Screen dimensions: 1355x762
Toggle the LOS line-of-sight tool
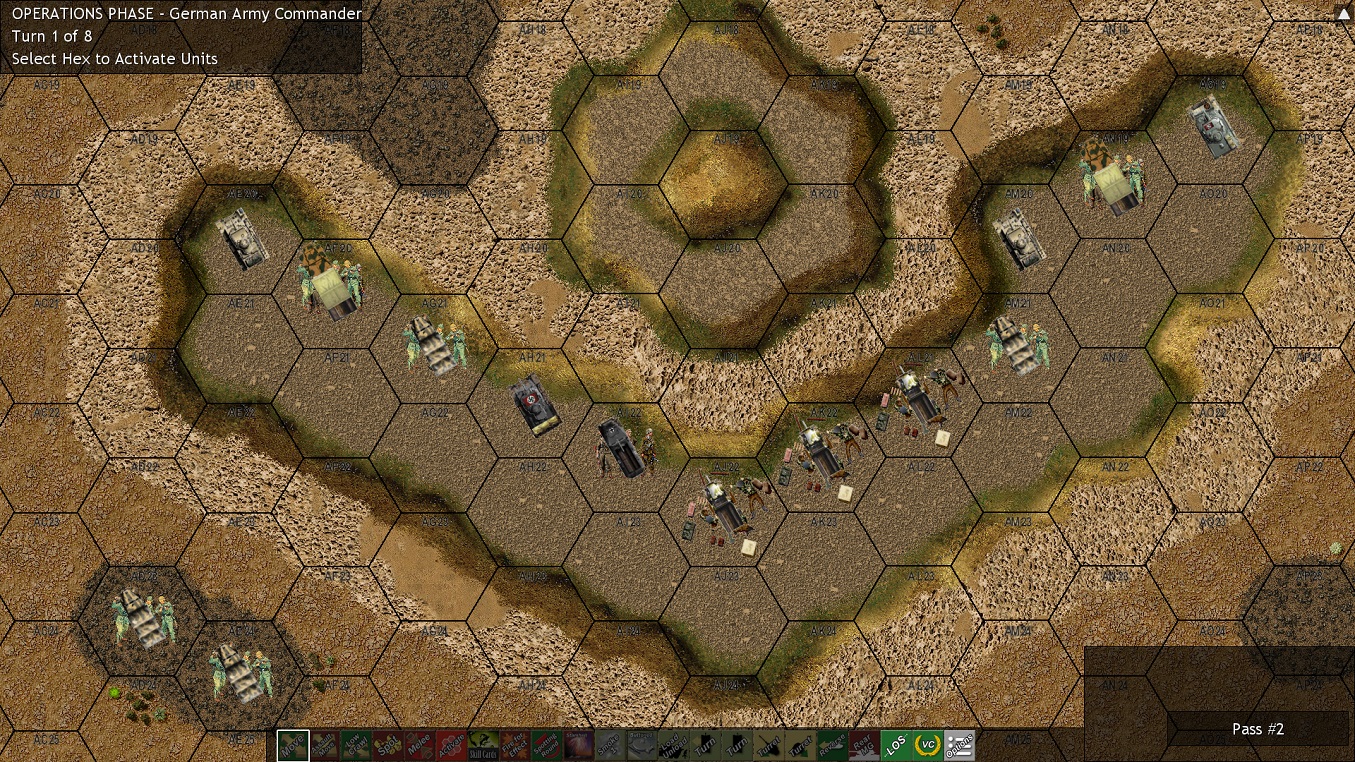point(896,746)
